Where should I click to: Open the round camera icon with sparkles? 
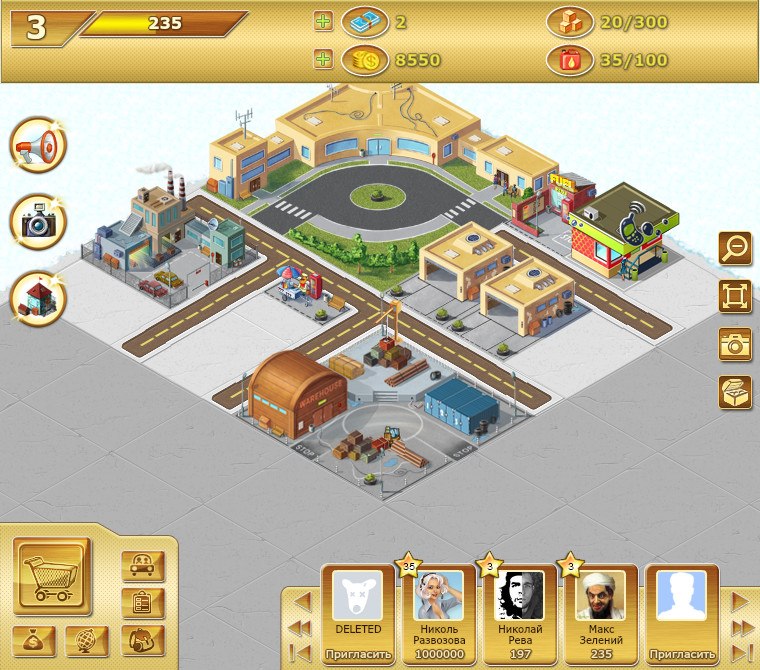click(x=38, y=222)
